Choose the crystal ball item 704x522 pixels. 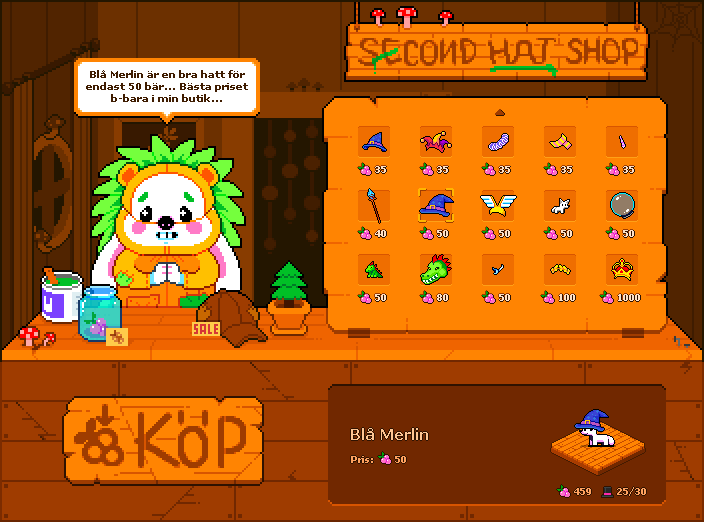[x=620, y=206]
